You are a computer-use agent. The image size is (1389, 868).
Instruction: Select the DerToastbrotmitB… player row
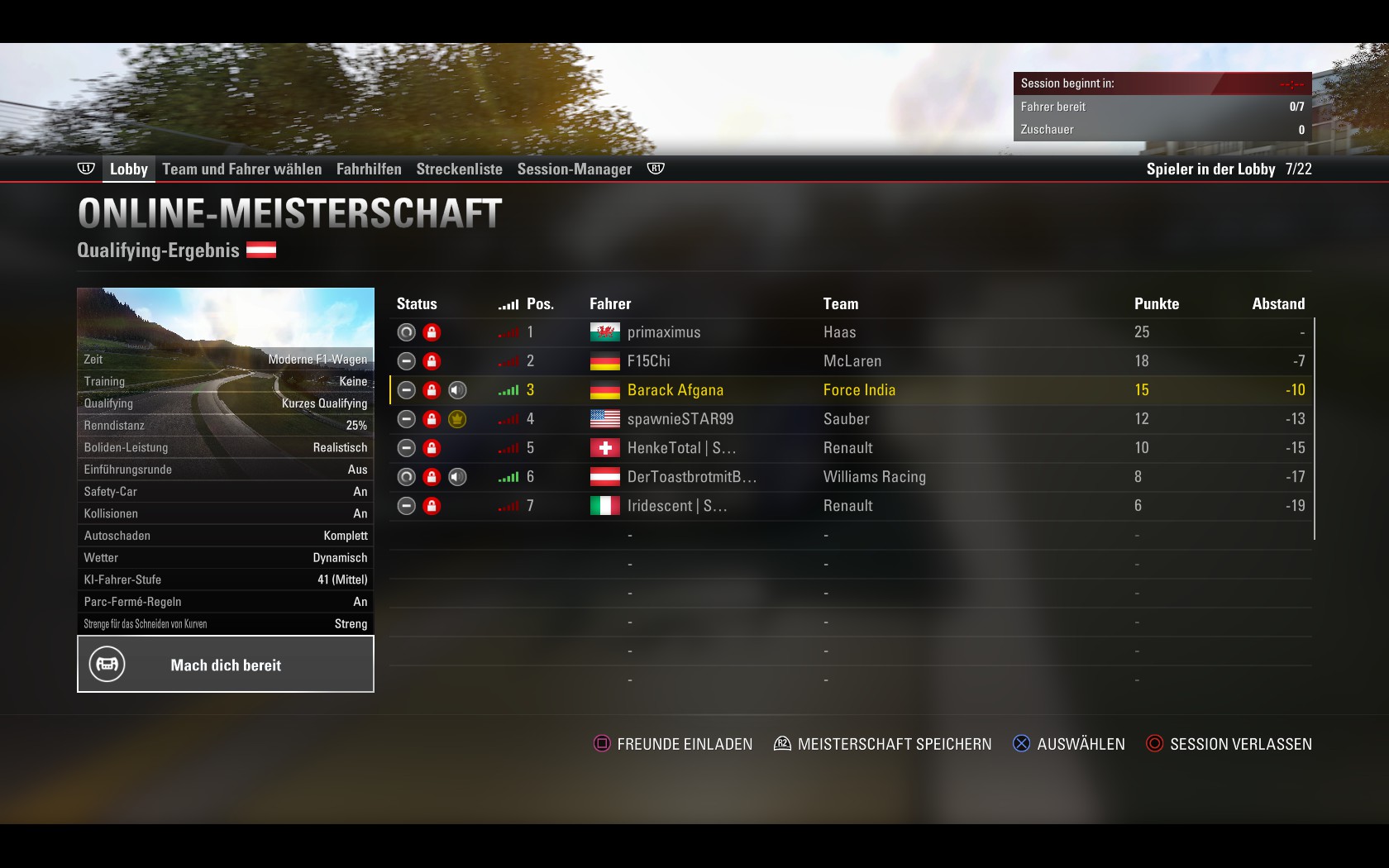(691, 477)
